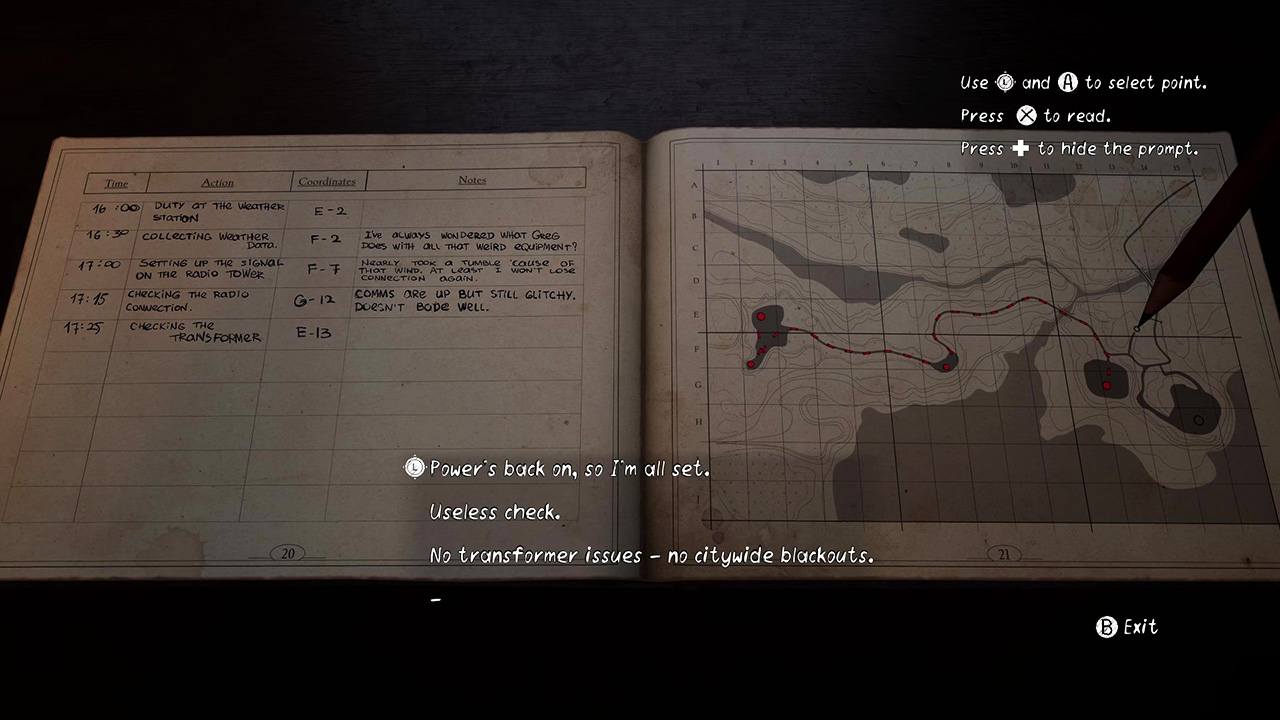The image size is (1280, 720).
Task: Choose "Power's back on, so I'm all set."
Action: click(569, 469)
